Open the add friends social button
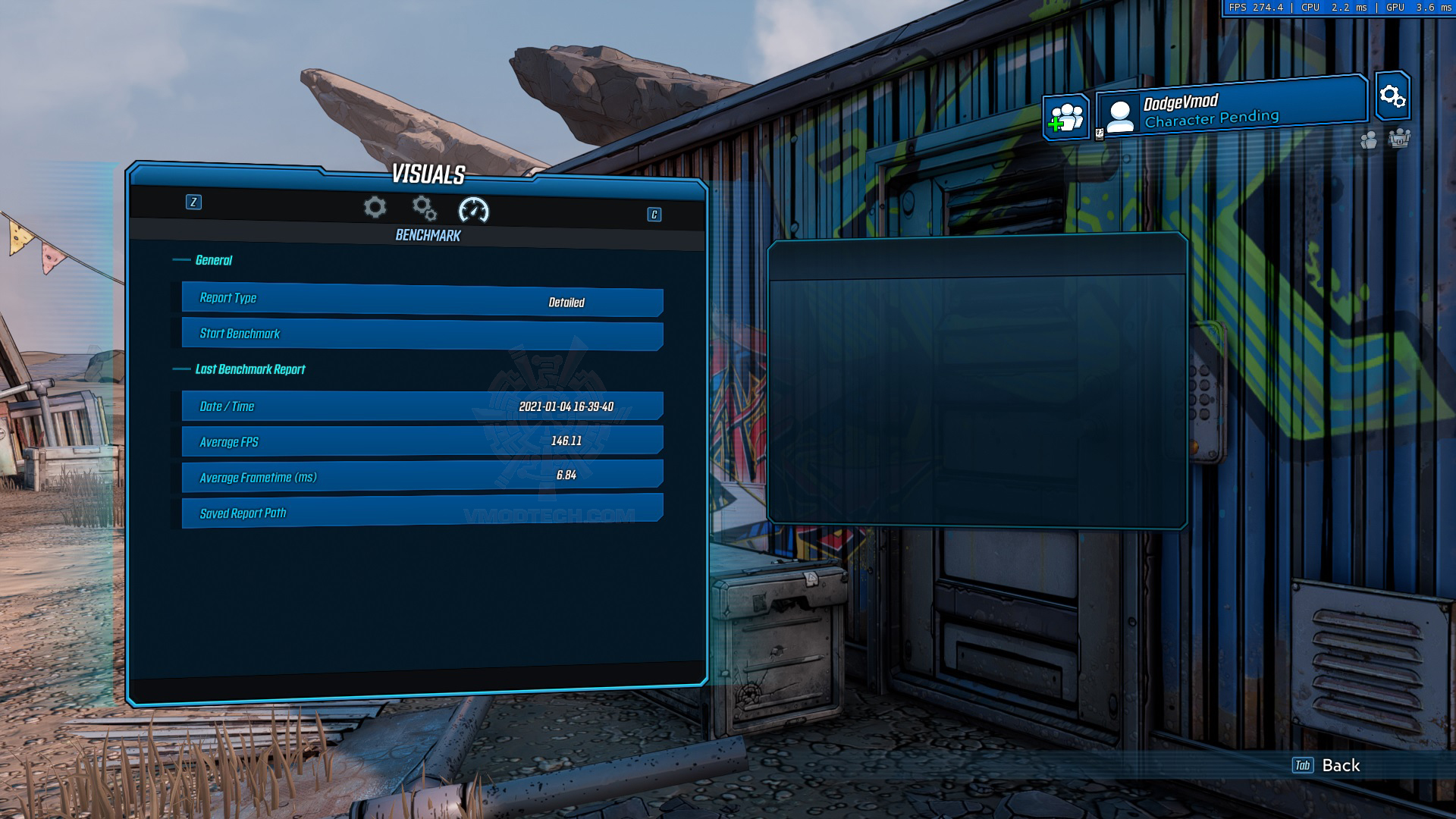 point(1065,118)
